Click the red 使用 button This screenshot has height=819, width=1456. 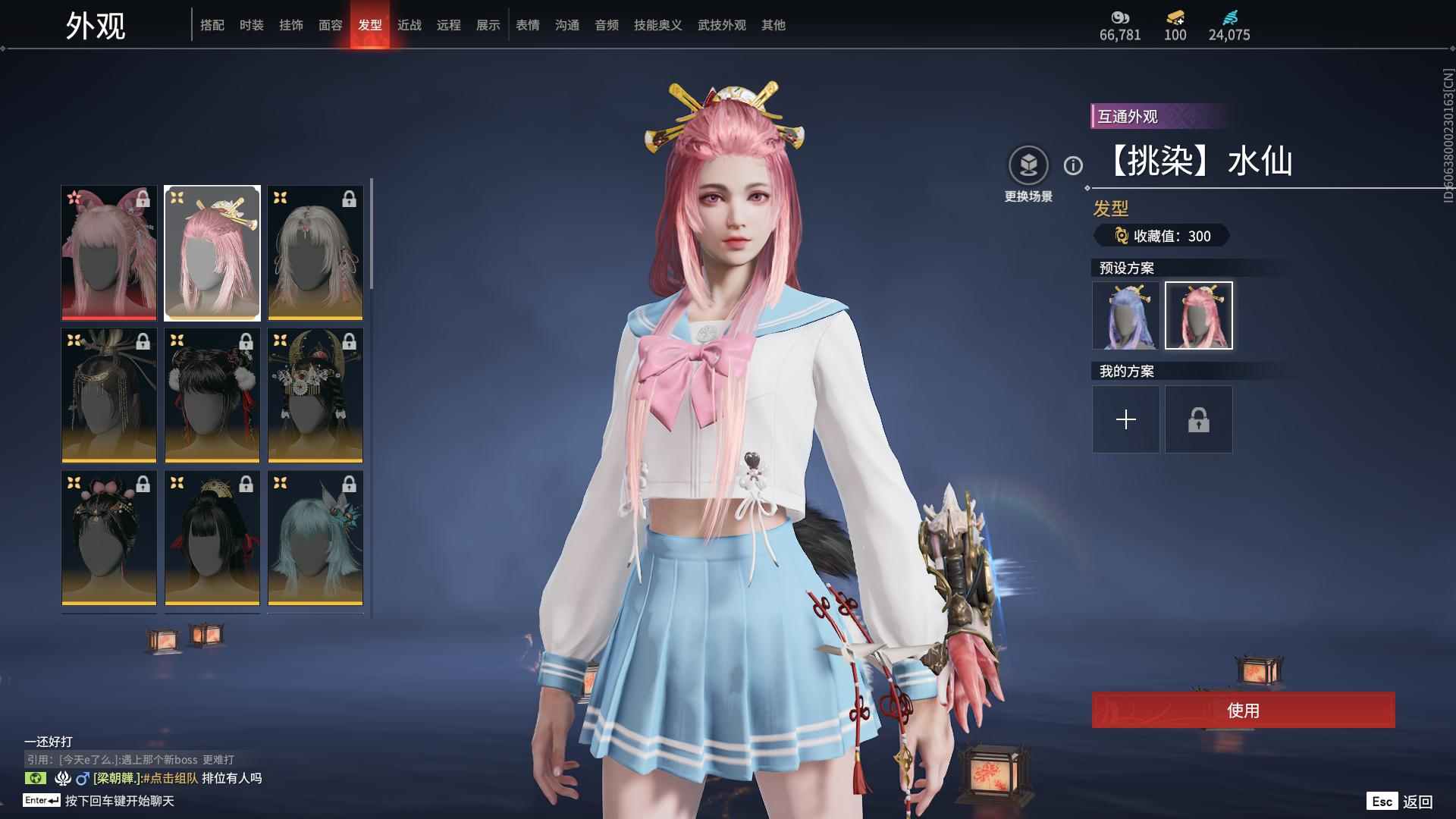point(1243,710)
